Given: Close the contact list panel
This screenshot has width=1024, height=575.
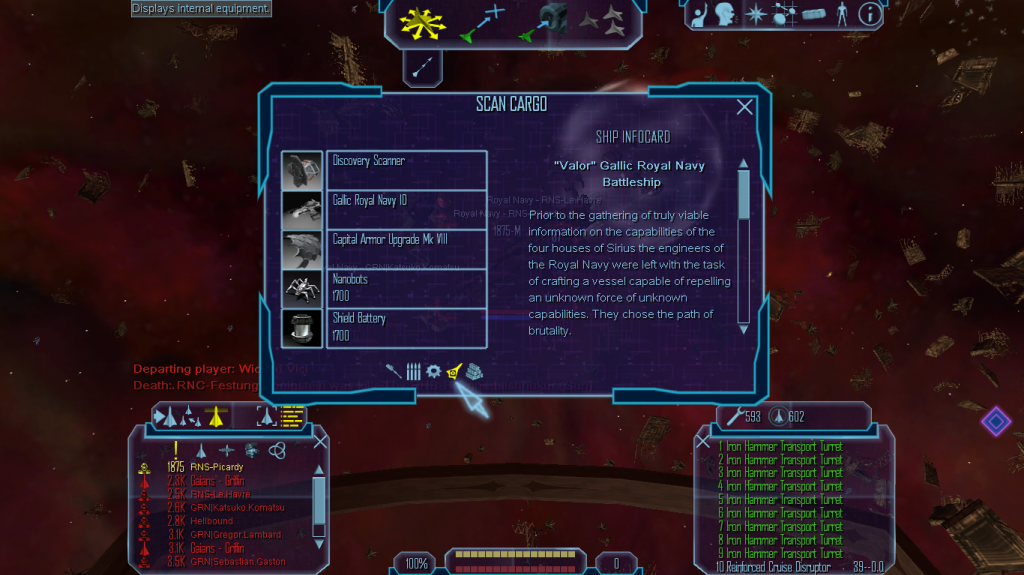Looking at the screenshot, I should click(320, 441).
